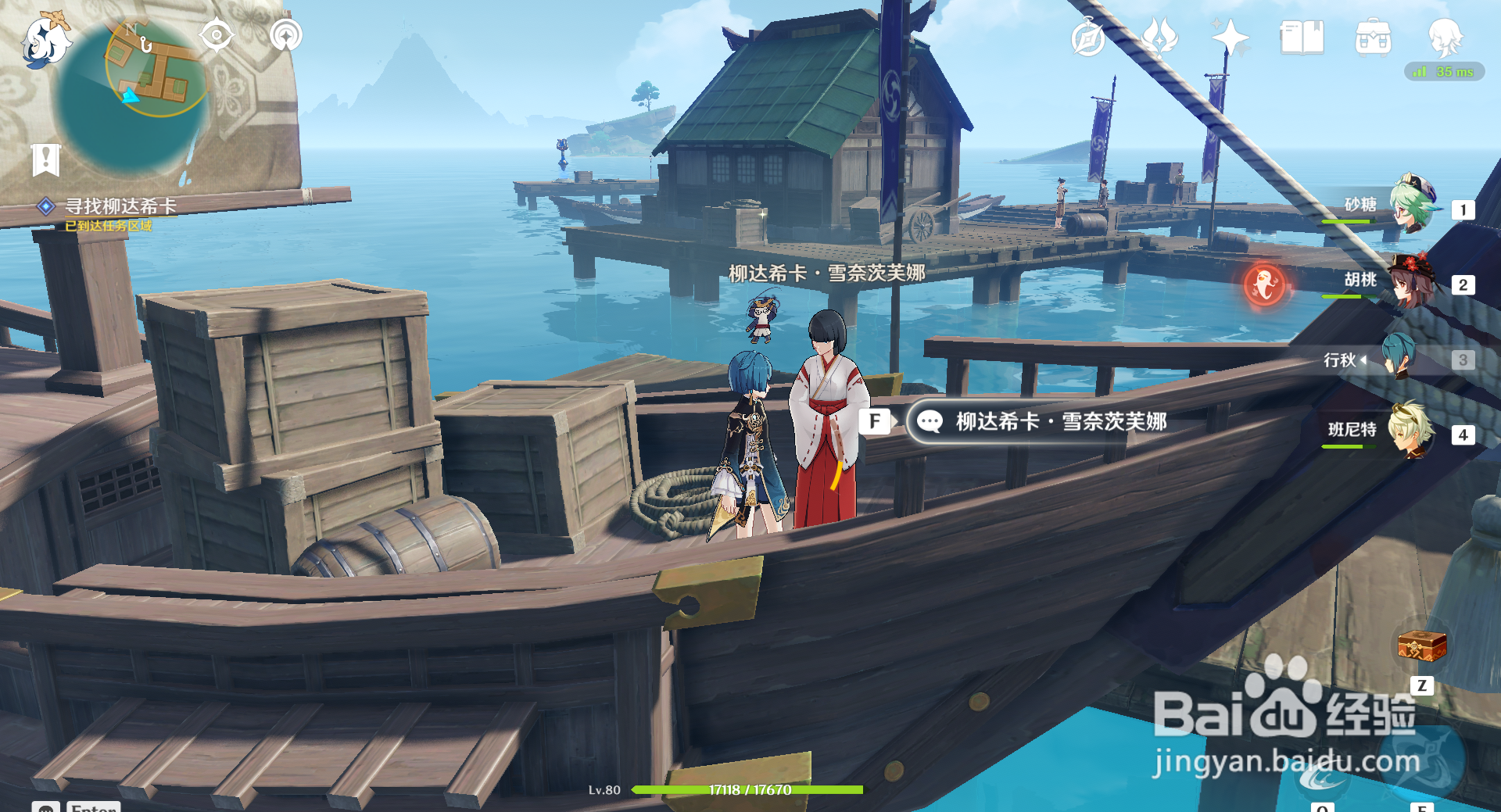
Task: Switch to party member 班尼特
Action: (1411, 430)
